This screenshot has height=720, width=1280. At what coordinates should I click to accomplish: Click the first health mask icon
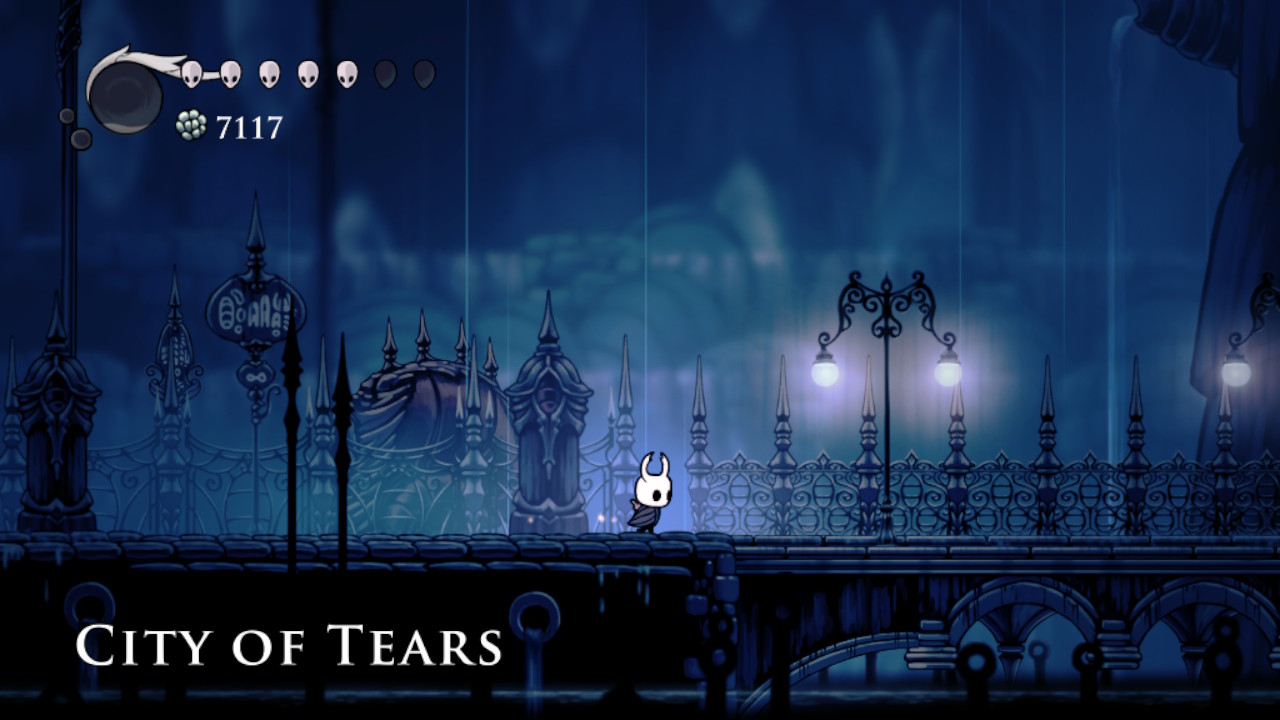(191, 74)
